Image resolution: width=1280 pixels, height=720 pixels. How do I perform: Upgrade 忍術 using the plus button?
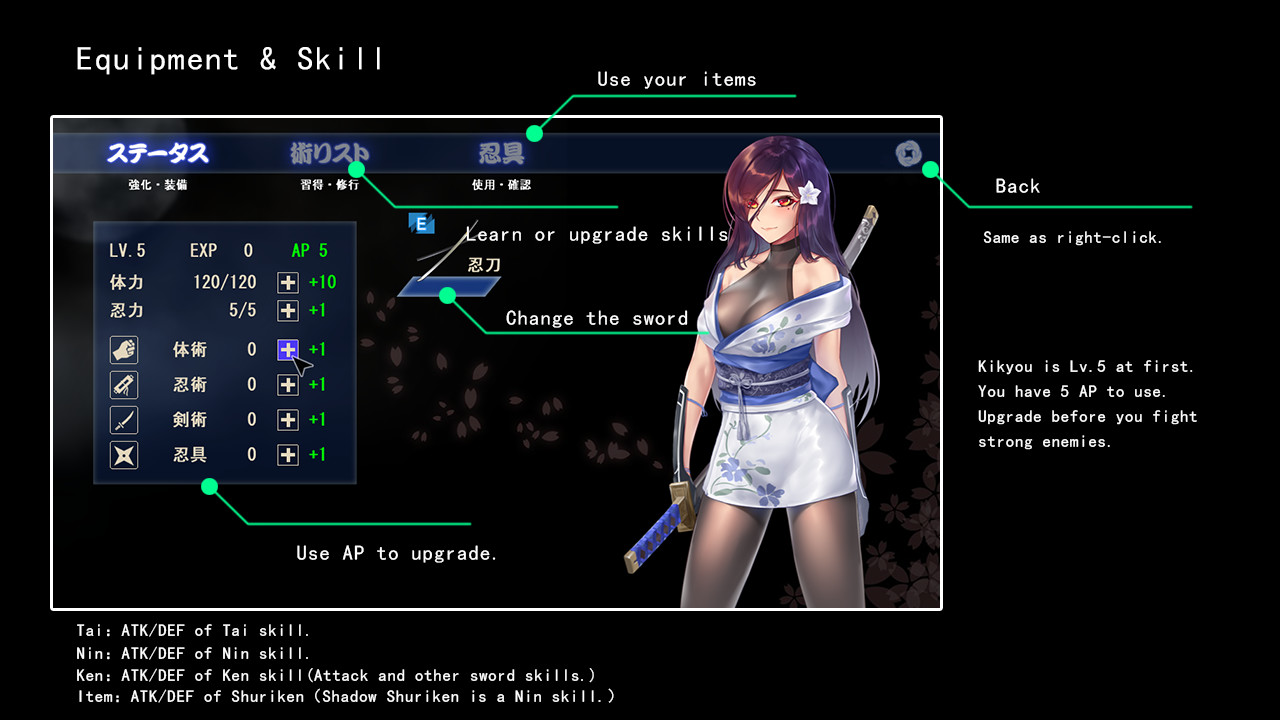(288, 384)
